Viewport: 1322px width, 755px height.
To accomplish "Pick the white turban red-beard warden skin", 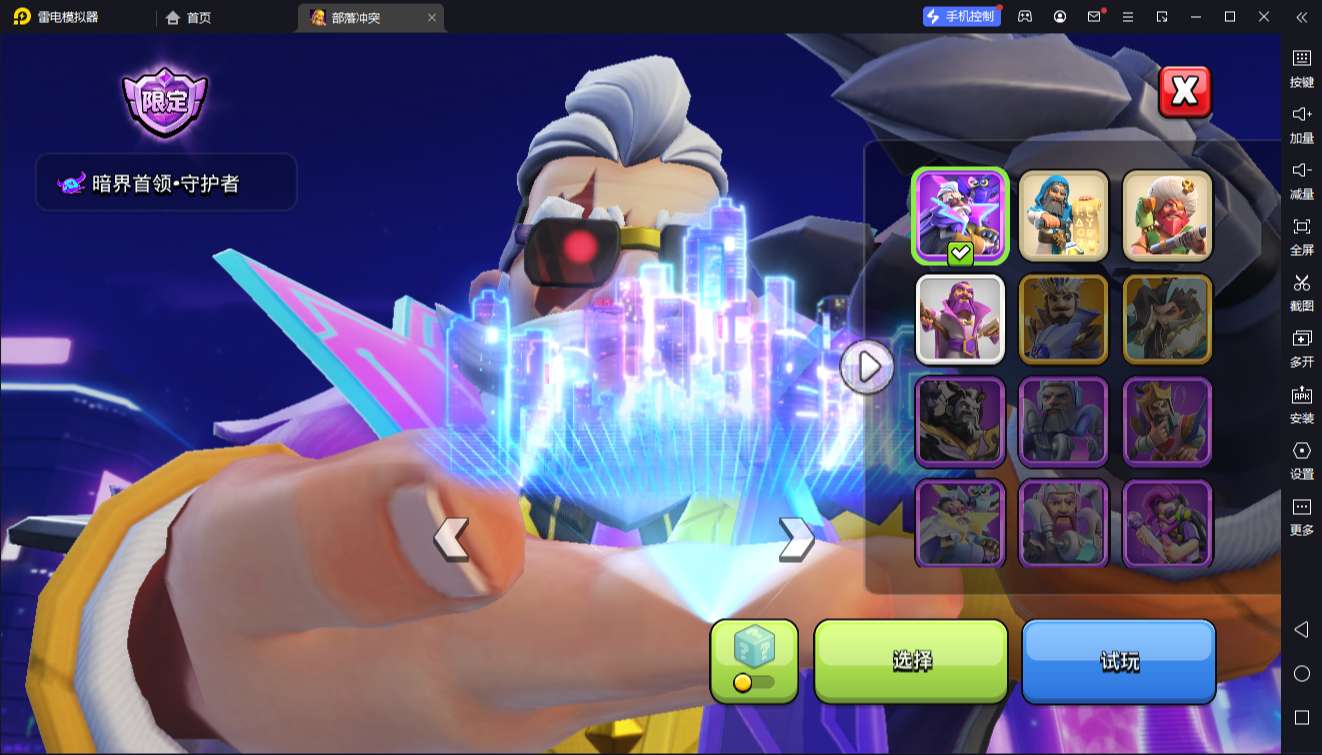I will [x=1167, y=216].
